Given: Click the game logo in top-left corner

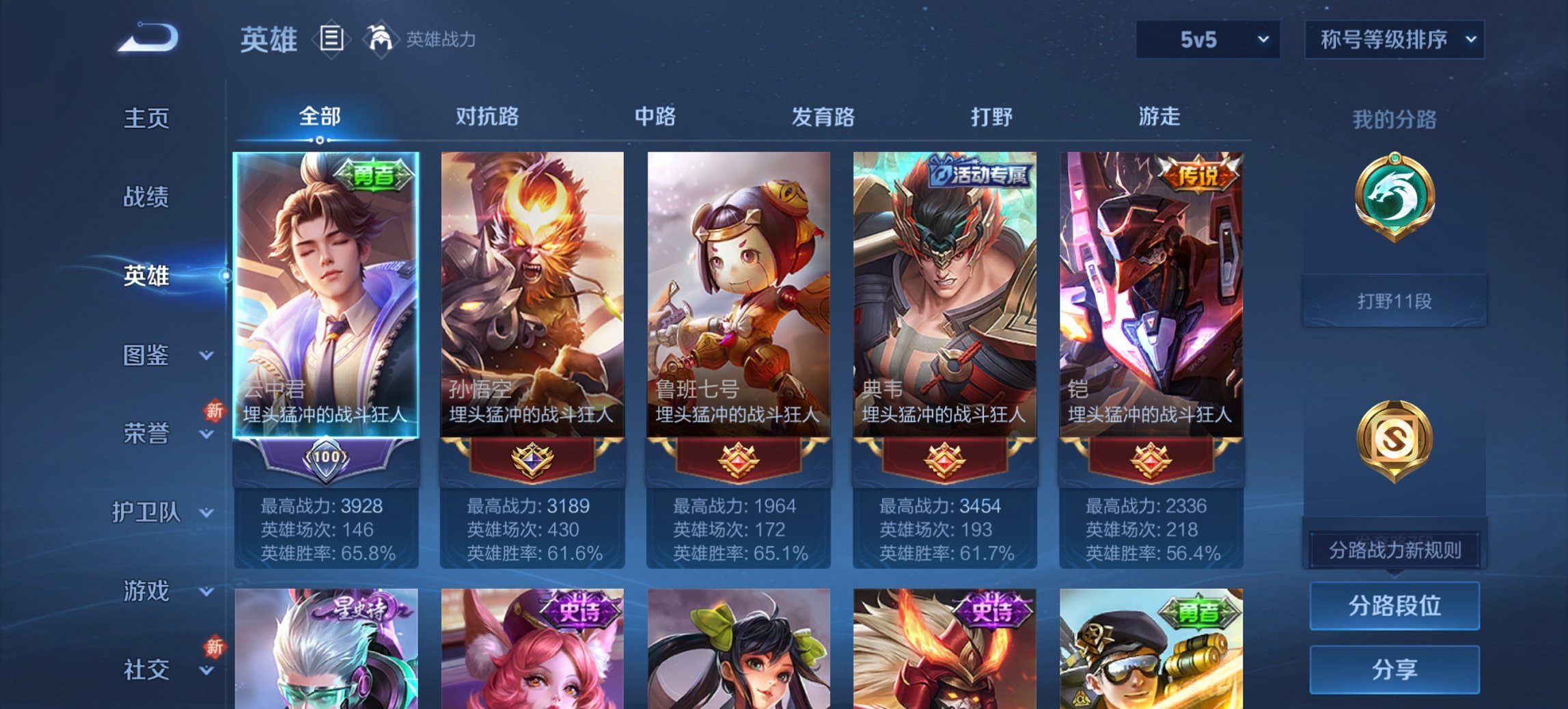Looking at the screenshot, I should (x=147, y=38).
